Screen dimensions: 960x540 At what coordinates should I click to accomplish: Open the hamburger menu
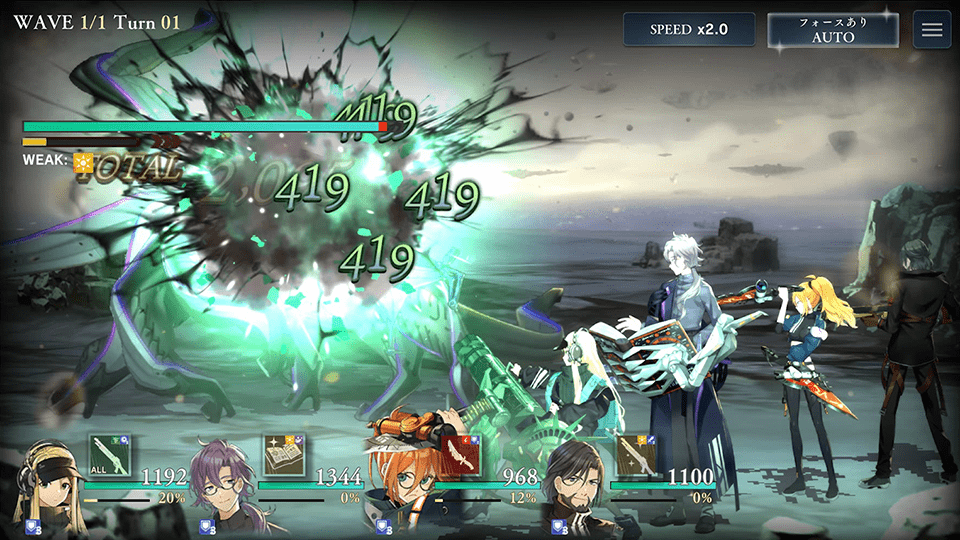(x=932, y=29)
